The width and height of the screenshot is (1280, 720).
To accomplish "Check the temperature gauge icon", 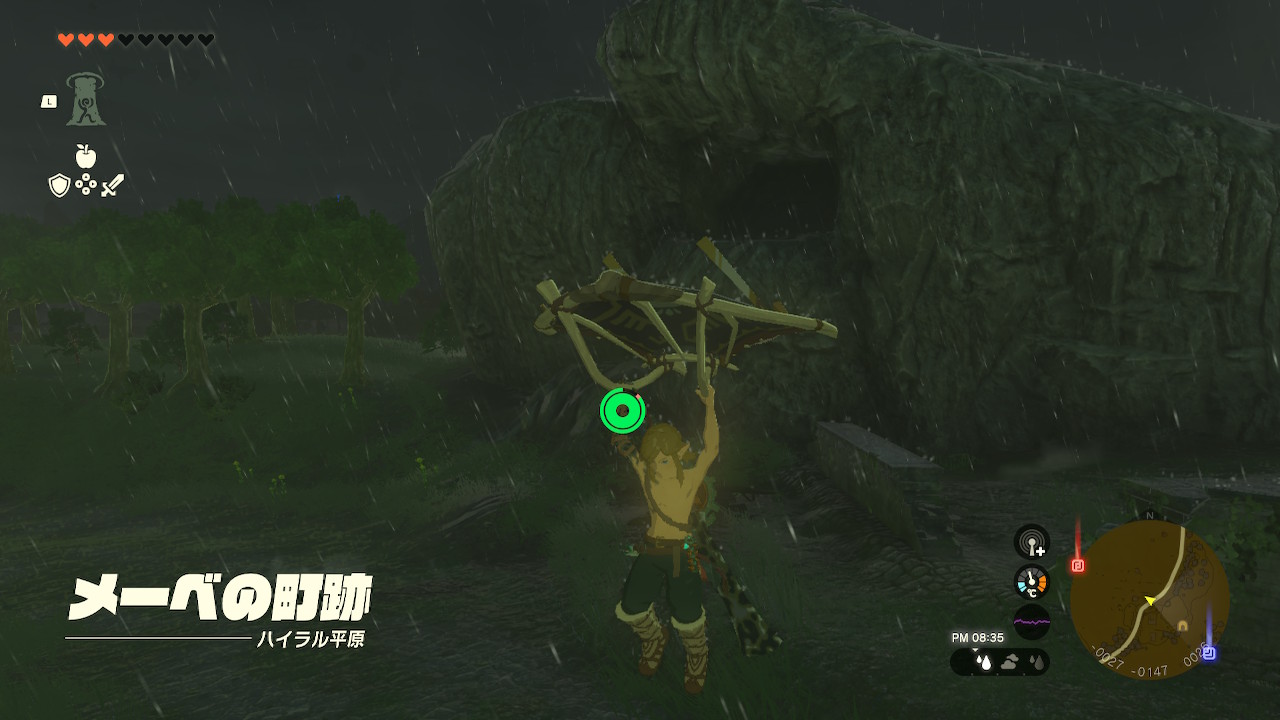I will (1031, 582).
